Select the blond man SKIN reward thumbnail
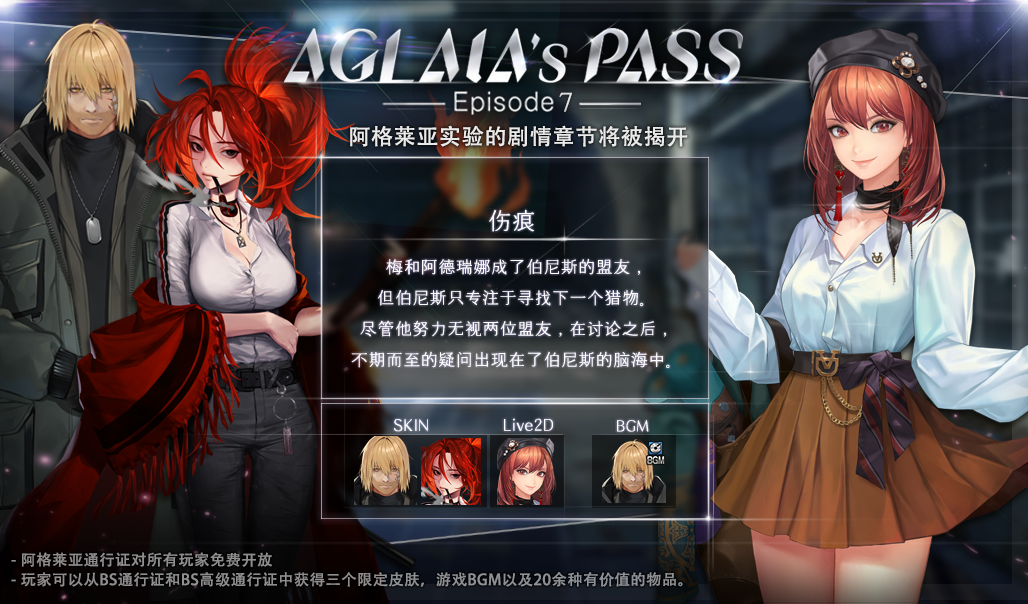Screen dimensions: 1028x604 point(385,470)
